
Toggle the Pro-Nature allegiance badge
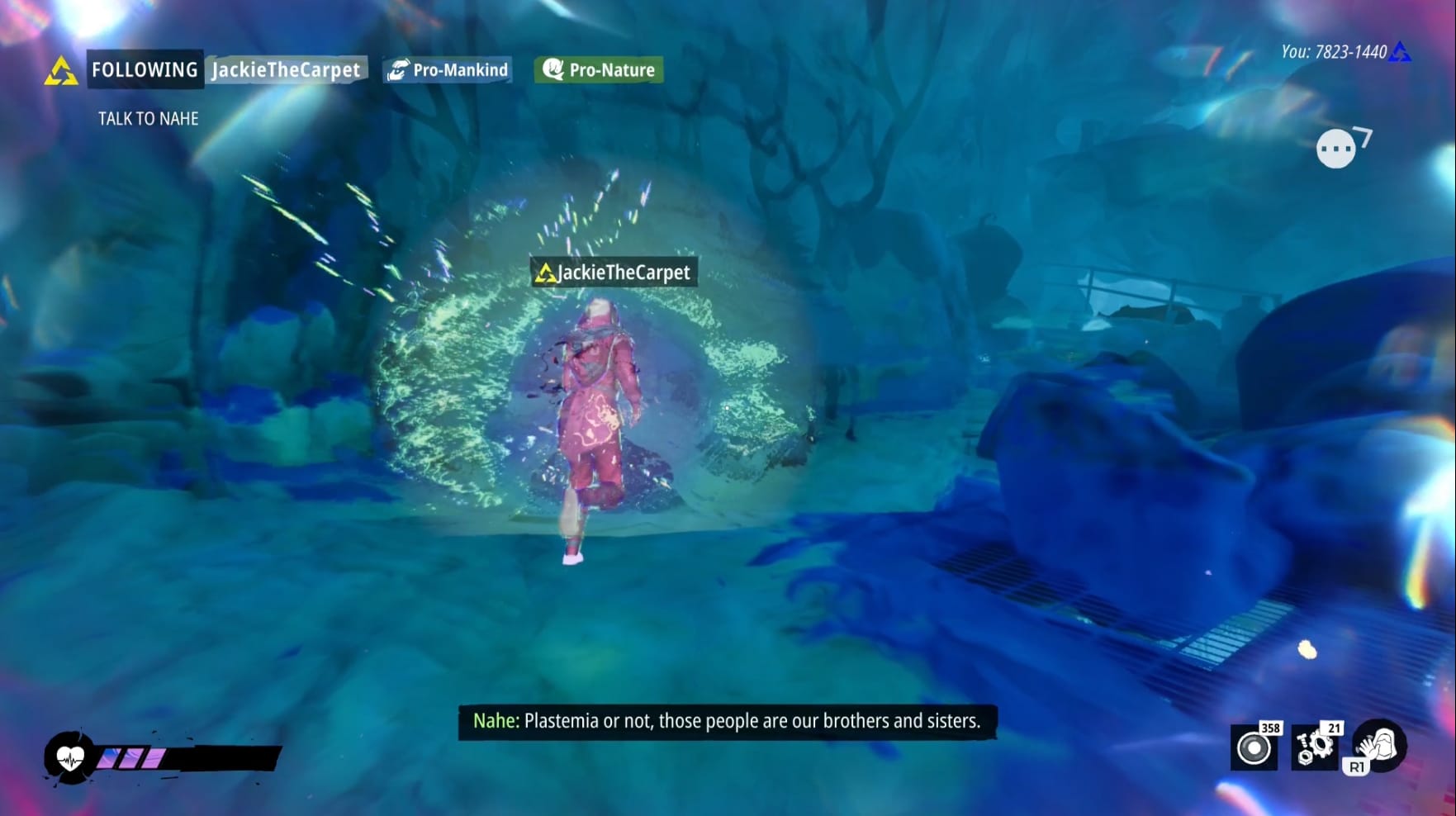[596, 70]
